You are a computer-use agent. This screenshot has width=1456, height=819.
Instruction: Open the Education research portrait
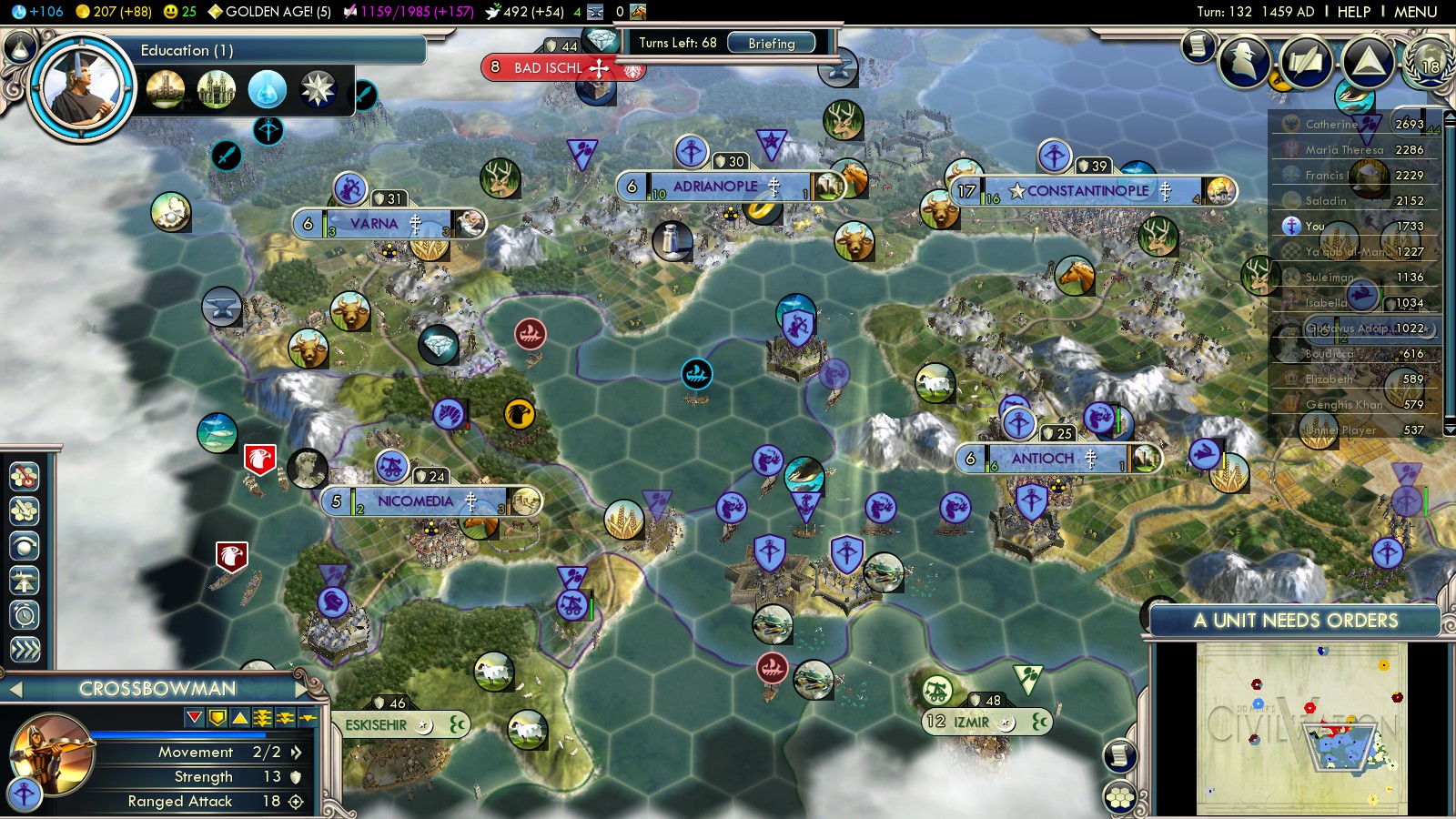[x=81, y=88]
